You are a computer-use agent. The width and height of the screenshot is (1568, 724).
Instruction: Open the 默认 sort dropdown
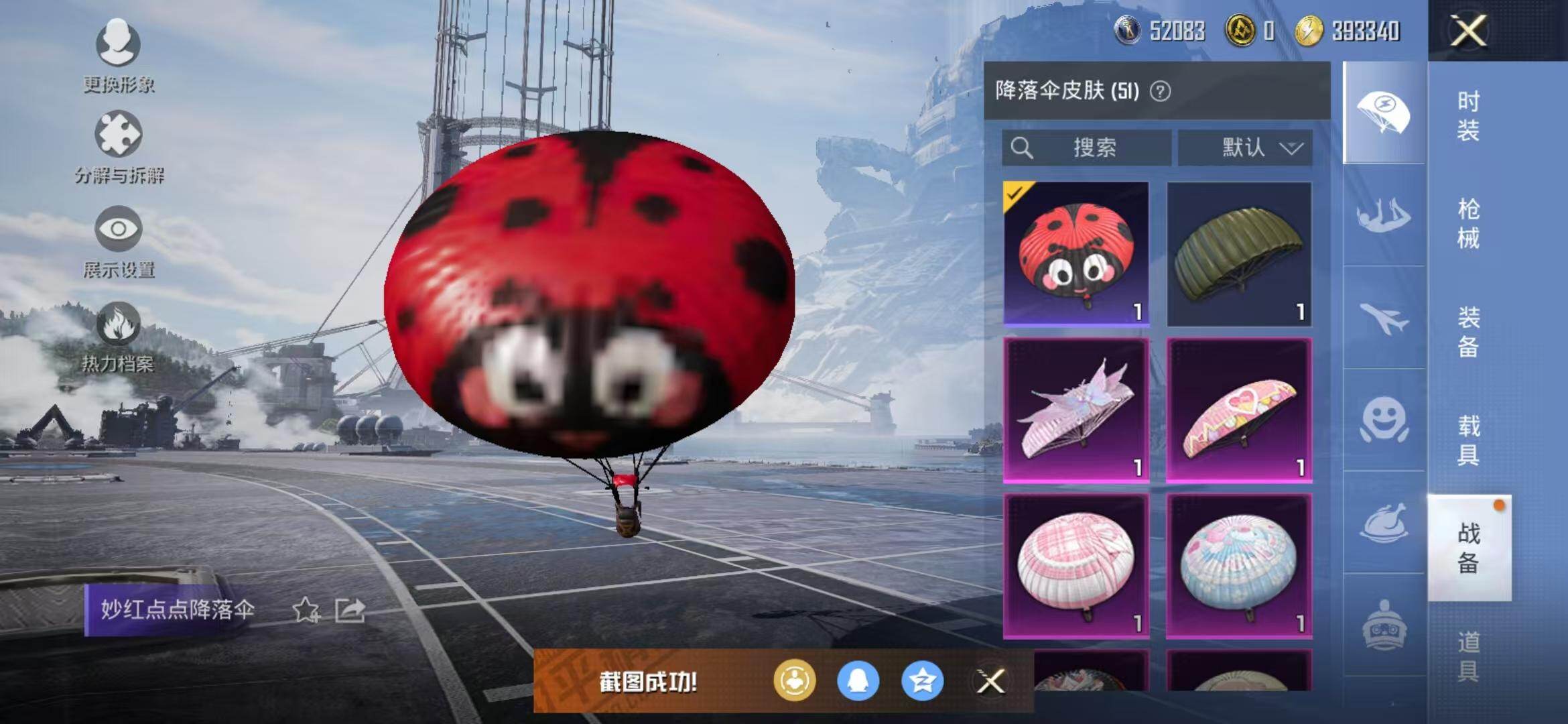[1245, 147]
